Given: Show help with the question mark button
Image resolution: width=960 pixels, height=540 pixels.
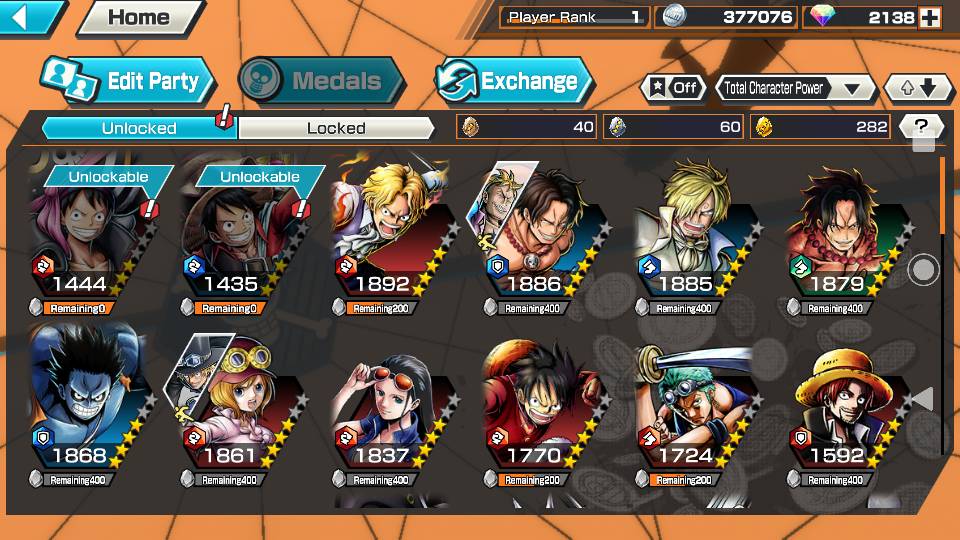Looking at the screenshot, I should 921,127.
